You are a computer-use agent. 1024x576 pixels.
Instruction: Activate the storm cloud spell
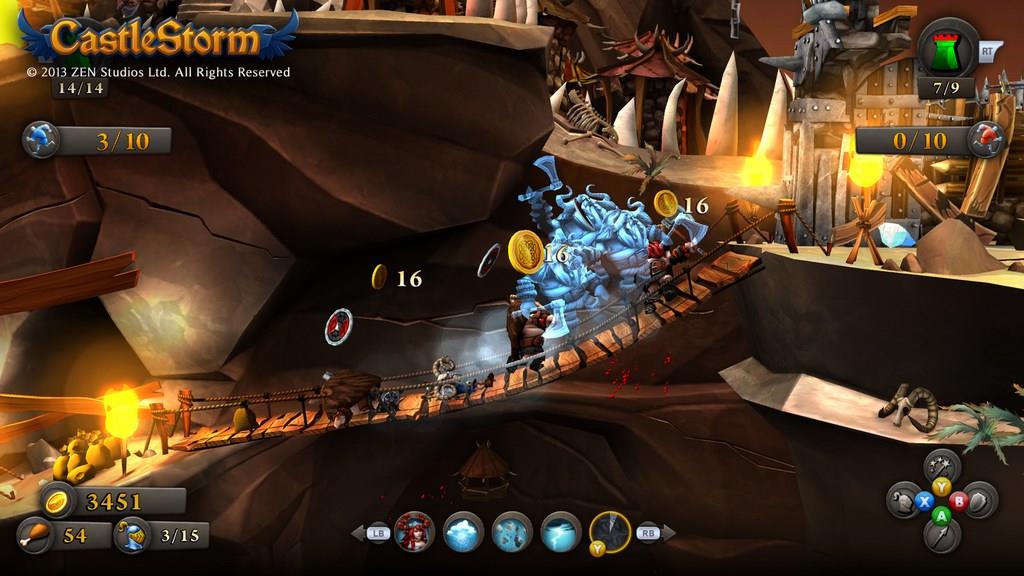coord(463,532)
